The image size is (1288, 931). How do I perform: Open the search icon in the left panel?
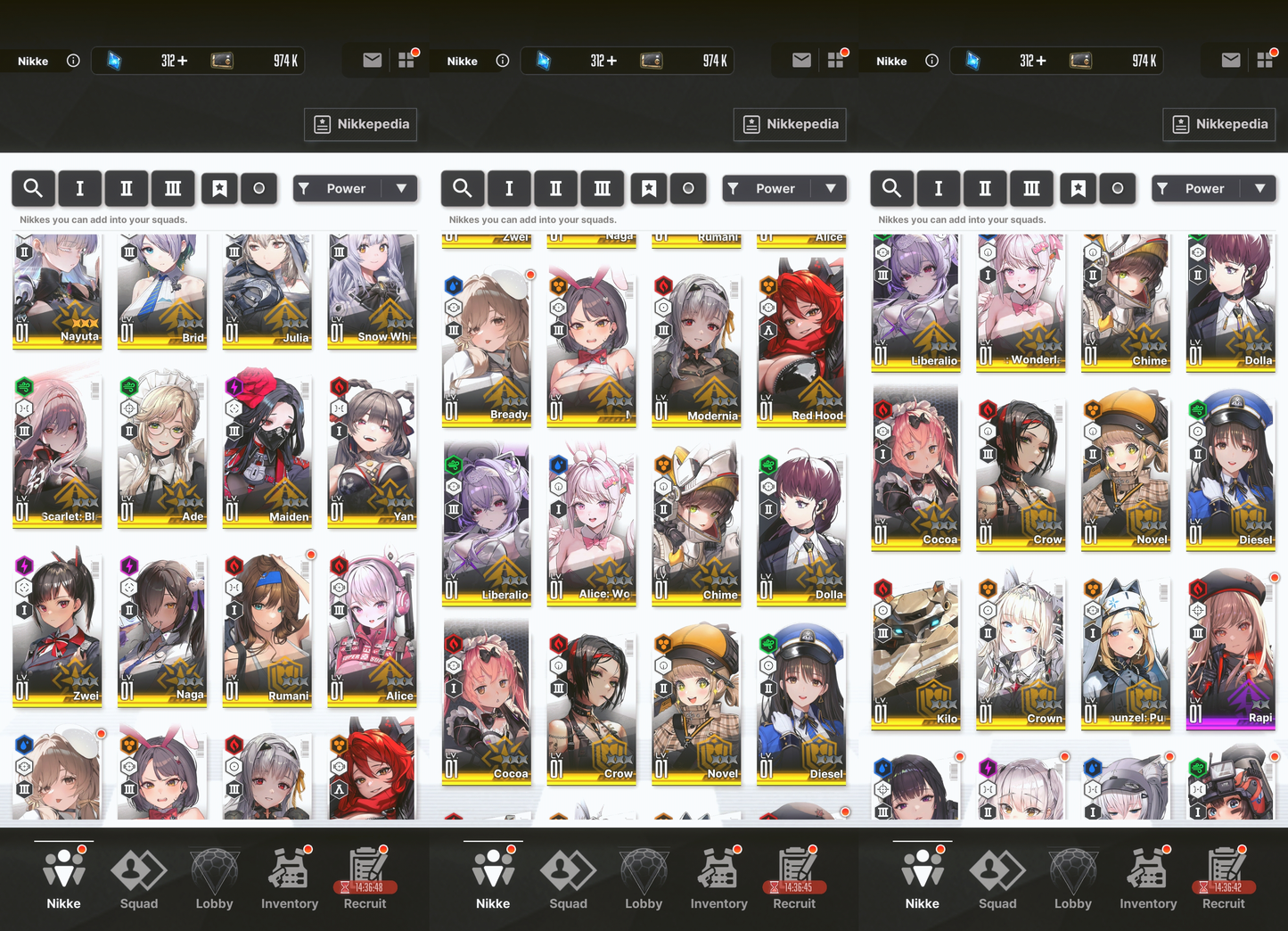click(x=33, y=188)
